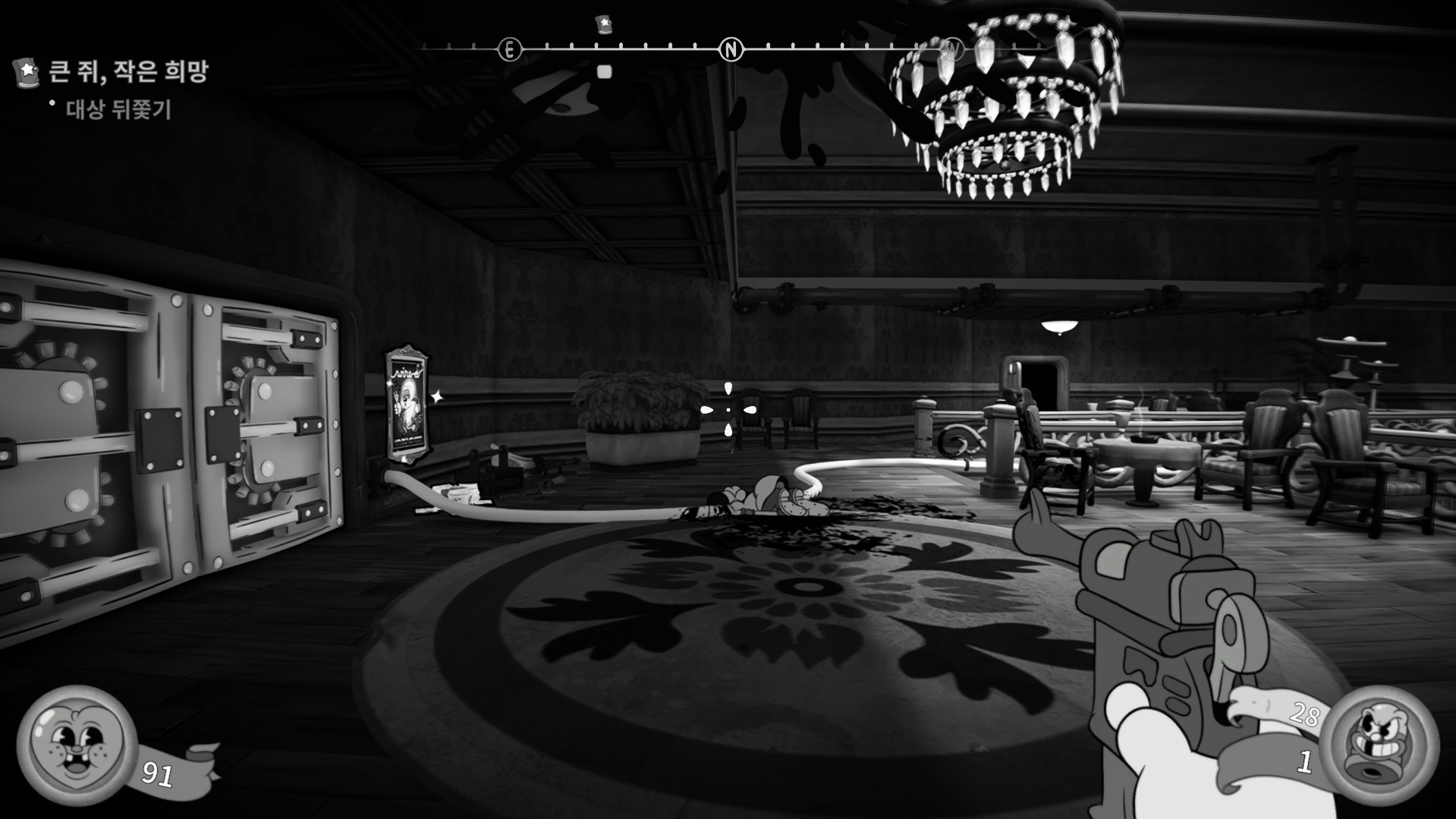The height and width of the screenshot is (819, 1456).
Task: Click the mouse character health portrait
Action: point(76,745)
